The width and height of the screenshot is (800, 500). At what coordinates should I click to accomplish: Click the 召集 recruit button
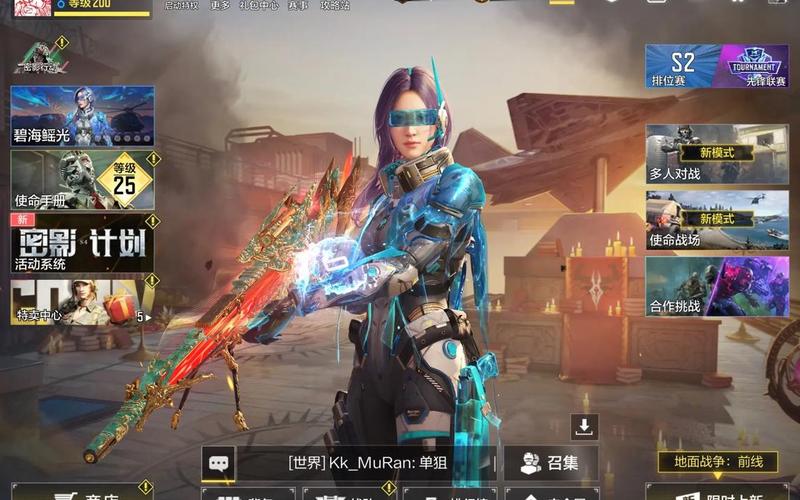click(552, 463)
